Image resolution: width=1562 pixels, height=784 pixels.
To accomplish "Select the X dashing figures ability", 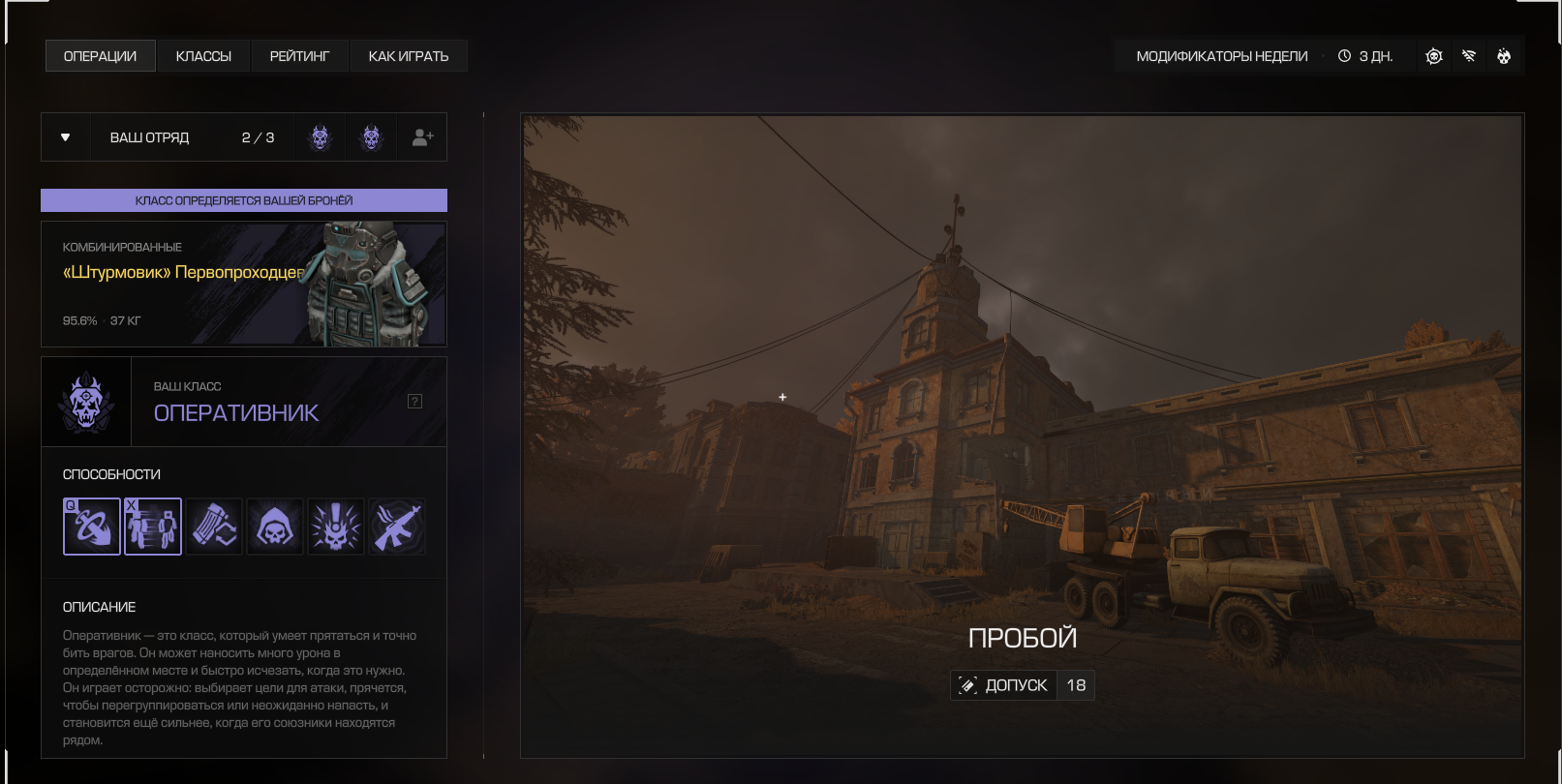I will (x=153, y=527).
